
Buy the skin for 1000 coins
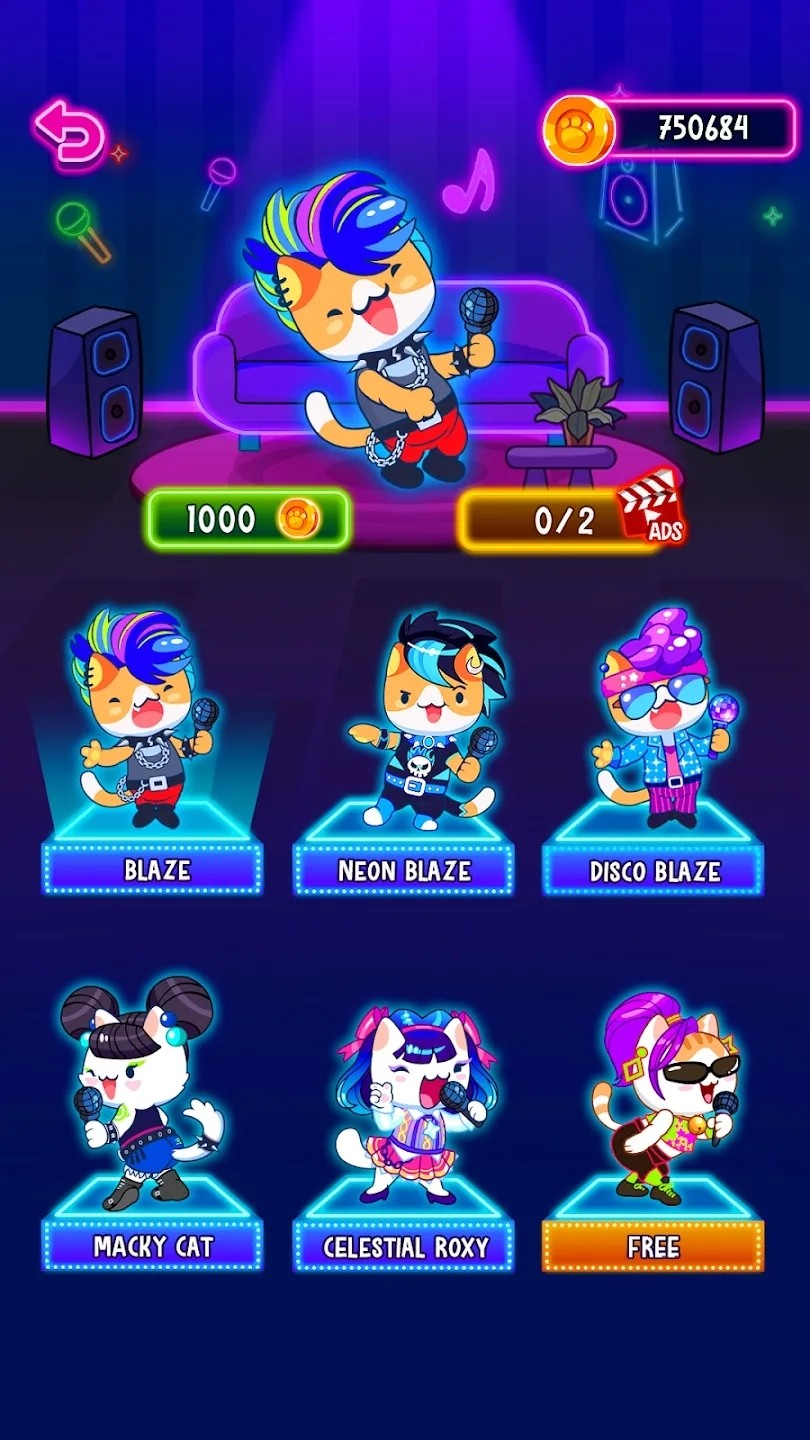pos(248,519)
